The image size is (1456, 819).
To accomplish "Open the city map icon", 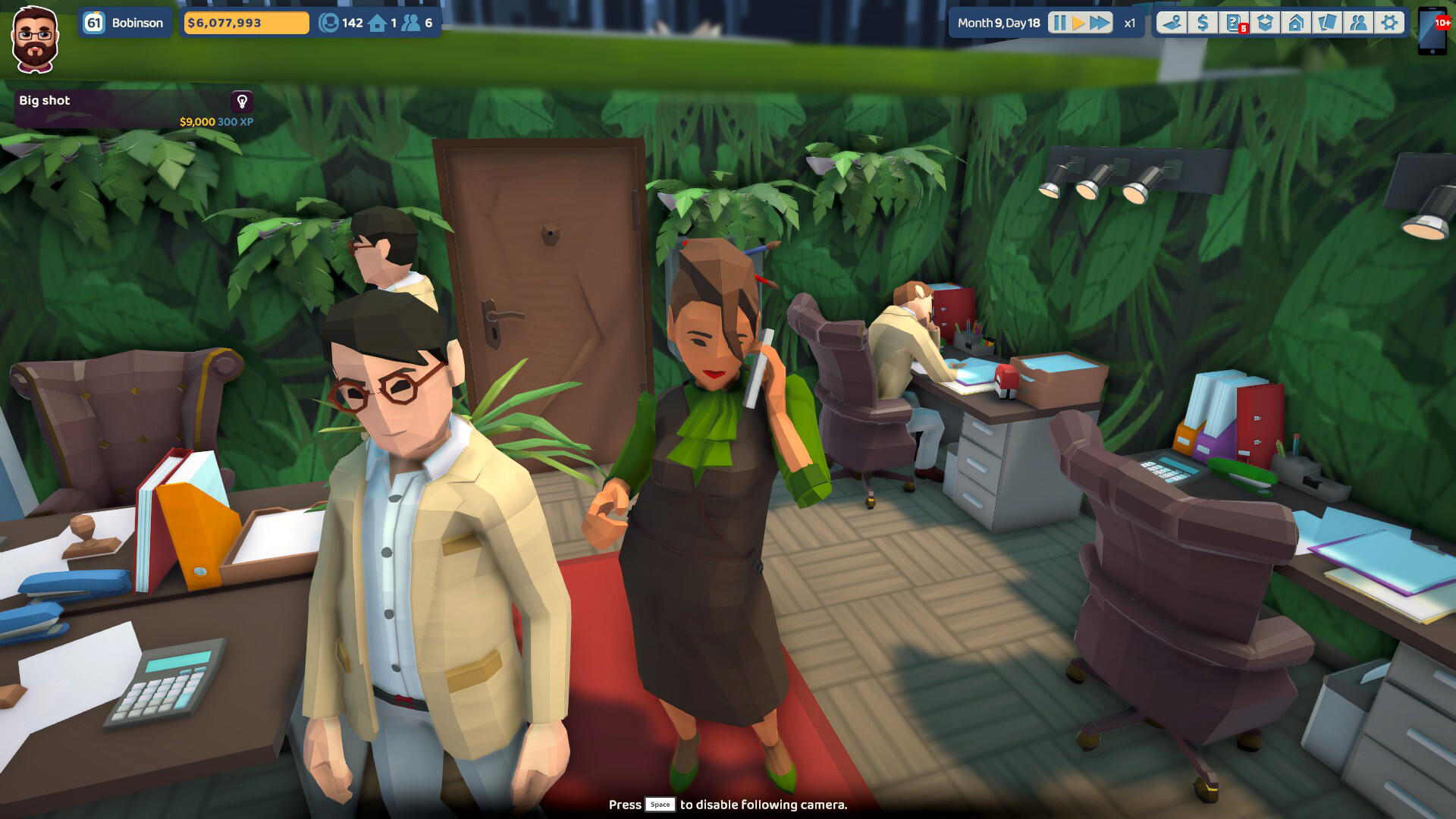I will 1172,23.
